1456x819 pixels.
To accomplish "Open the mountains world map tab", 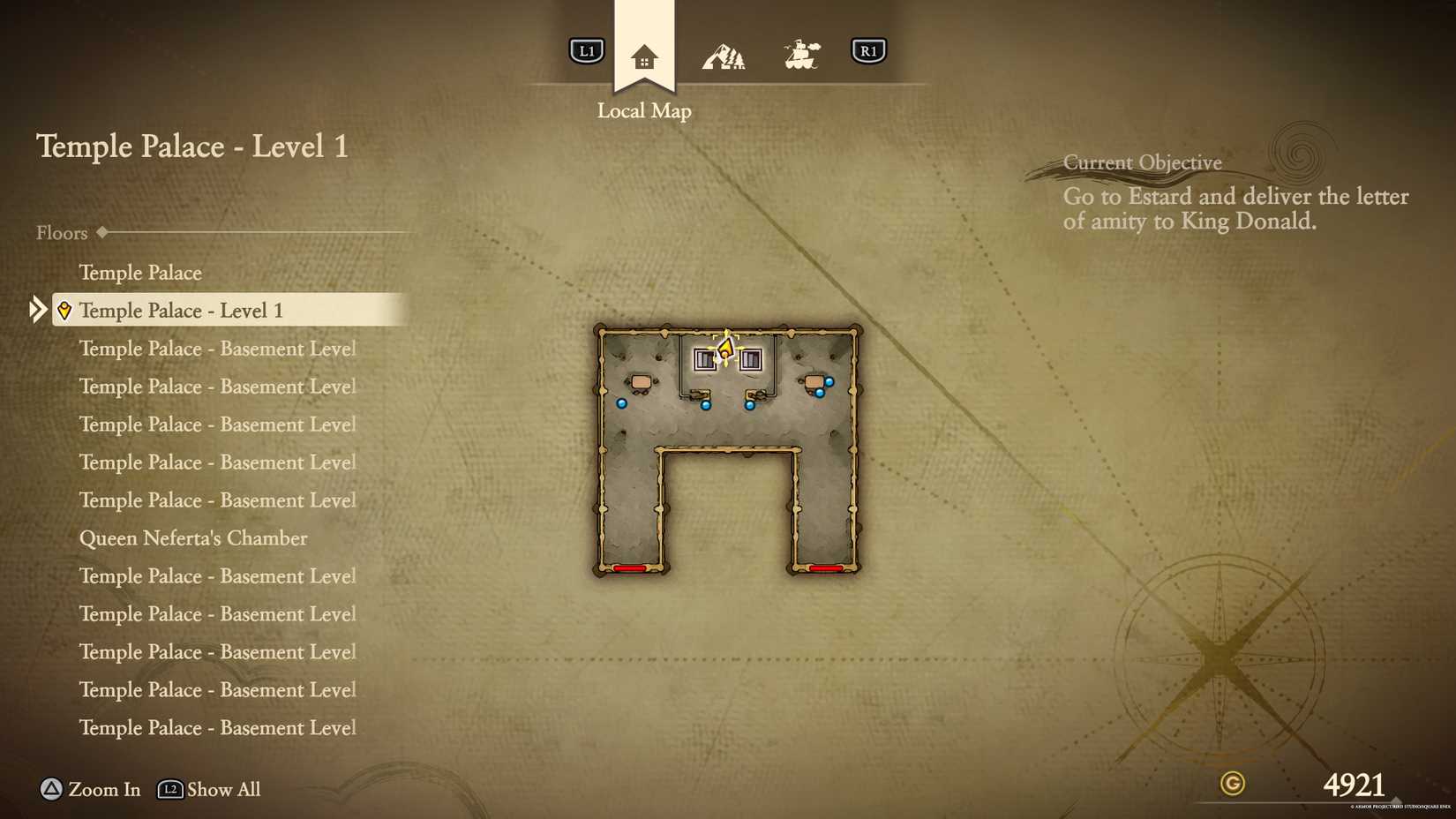I will click(724, 56).
